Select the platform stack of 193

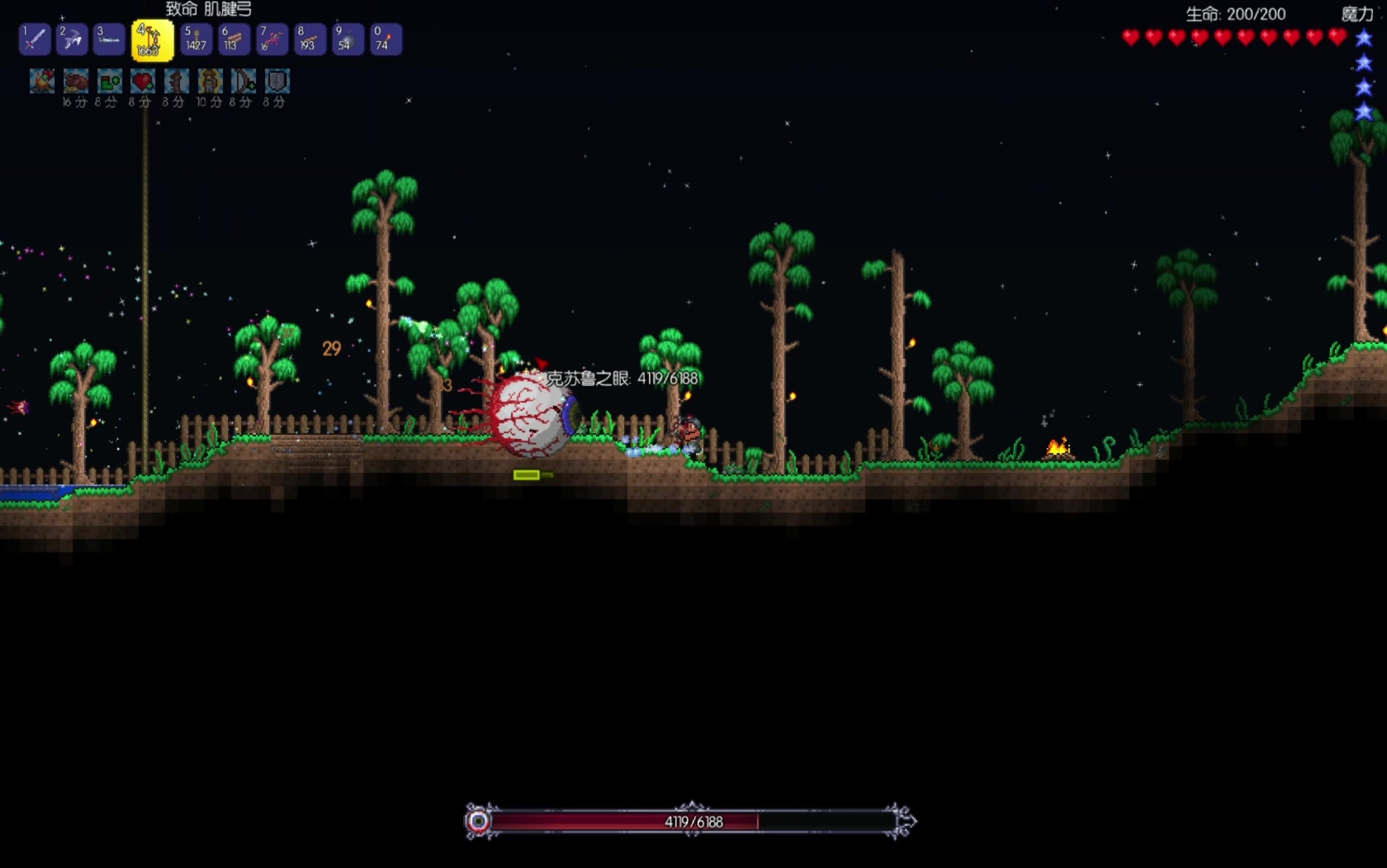tap(309, 40)
